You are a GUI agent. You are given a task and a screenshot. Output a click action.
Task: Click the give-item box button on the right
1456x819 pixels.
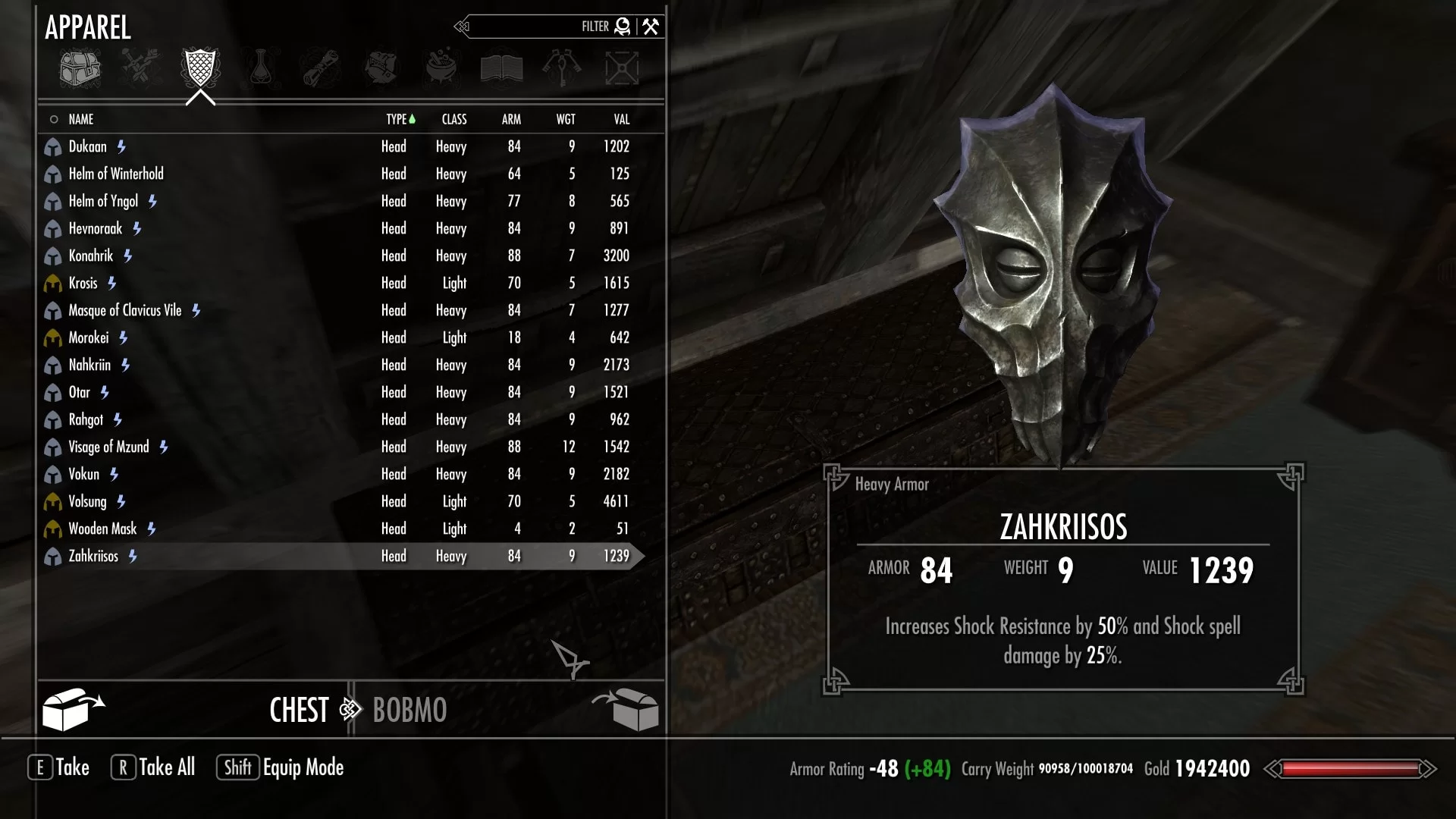coord(629,709)
